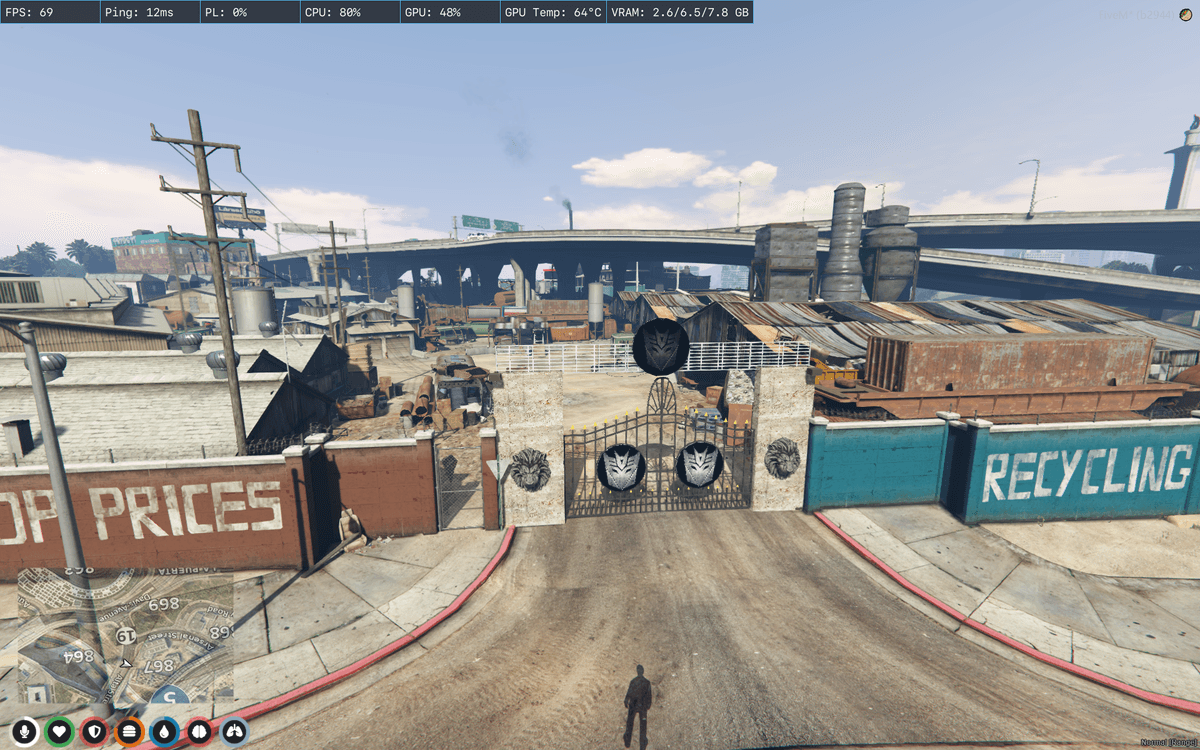Click the shield armor icon
The height and width of the screenshot is (750, 1200).
(x=94, y=732)
